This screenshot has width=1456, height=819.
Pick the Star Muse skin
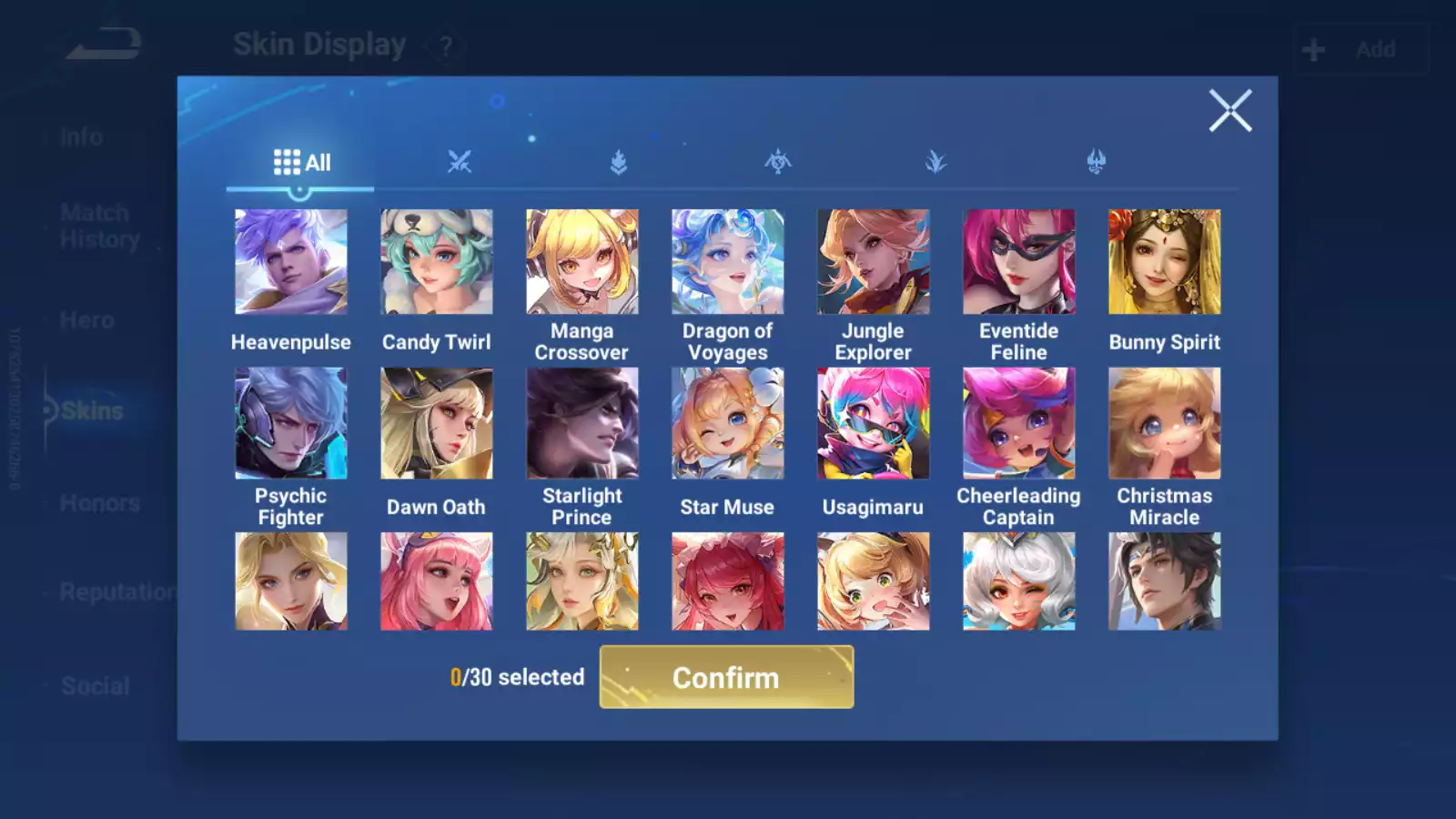(x=728, y=423)
